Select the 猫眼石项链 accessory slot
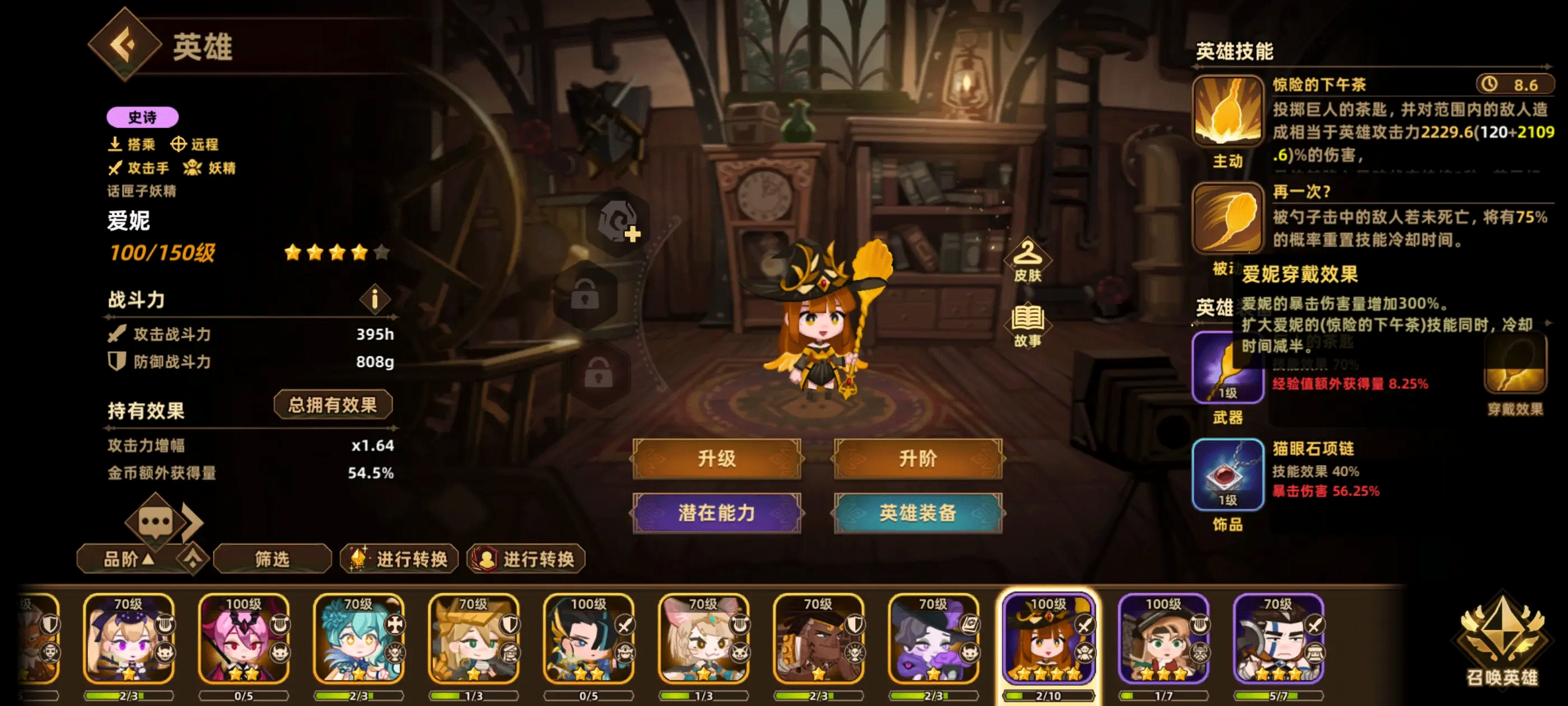Screen dimensions: 1568x706 pyautogui.click(x=1227, y=475)
